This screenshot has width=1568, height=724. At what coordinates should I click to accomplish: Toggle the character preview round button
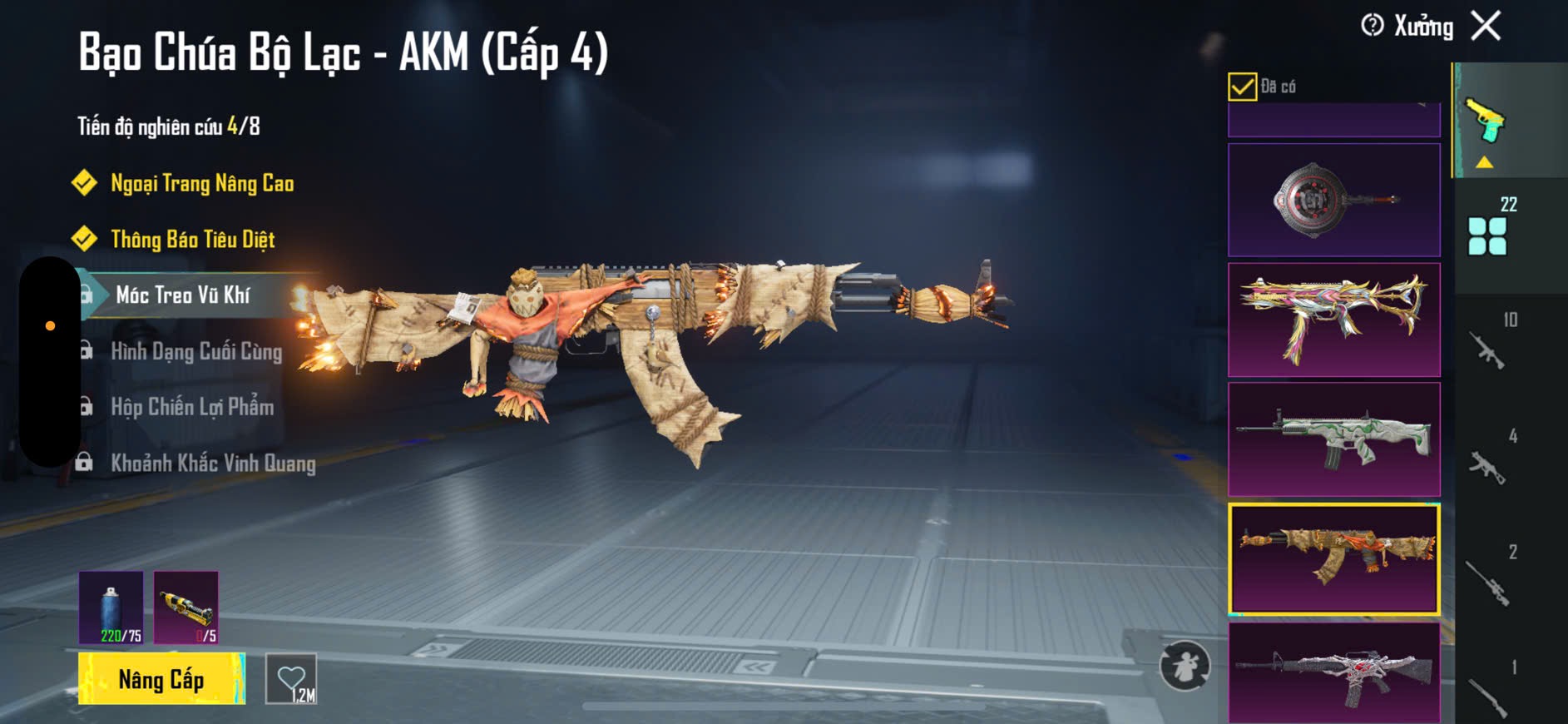(x=1185, y=666)
